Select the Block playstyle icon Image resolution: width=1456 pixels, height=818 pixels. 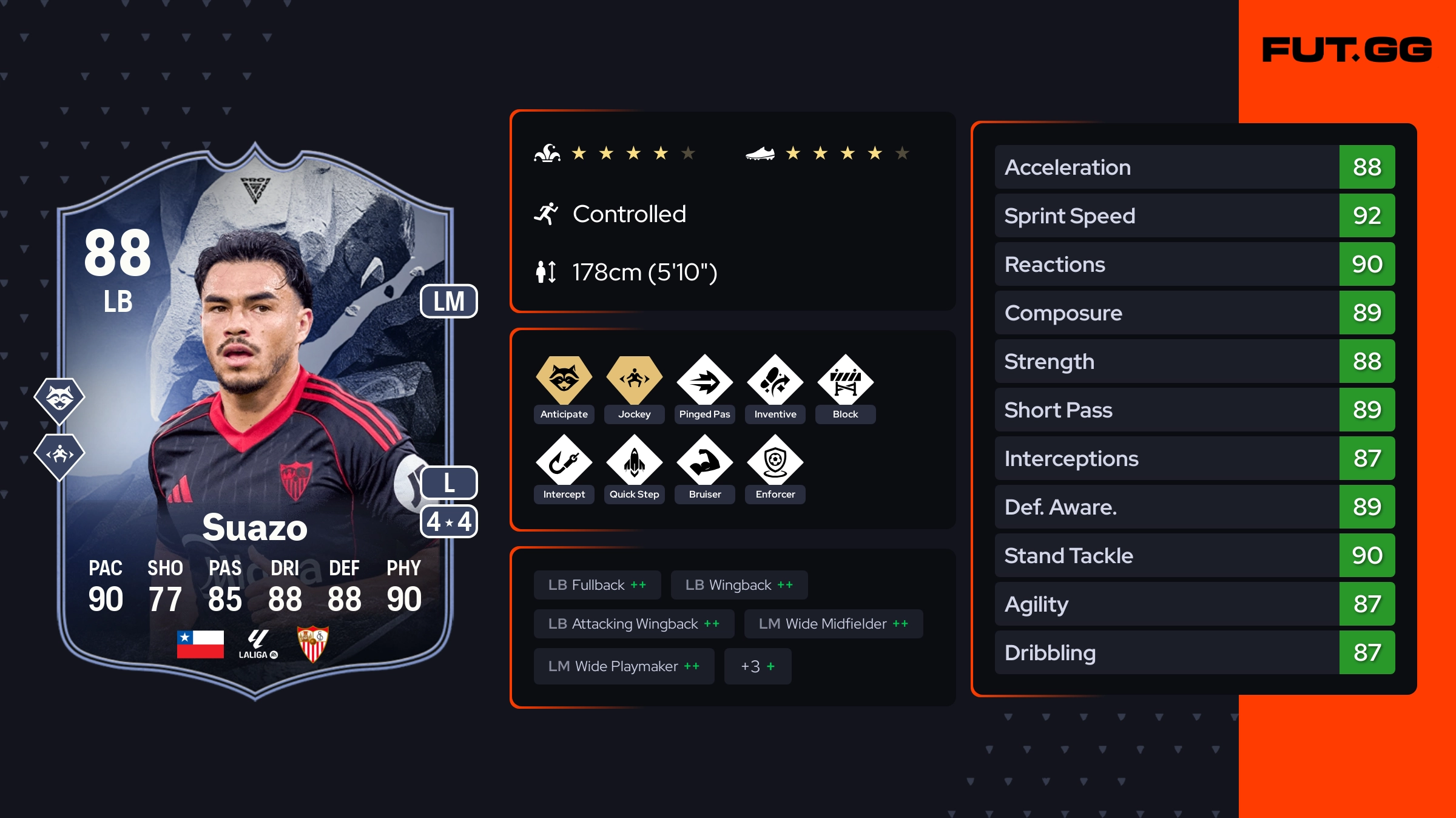[x=845, y=382]
